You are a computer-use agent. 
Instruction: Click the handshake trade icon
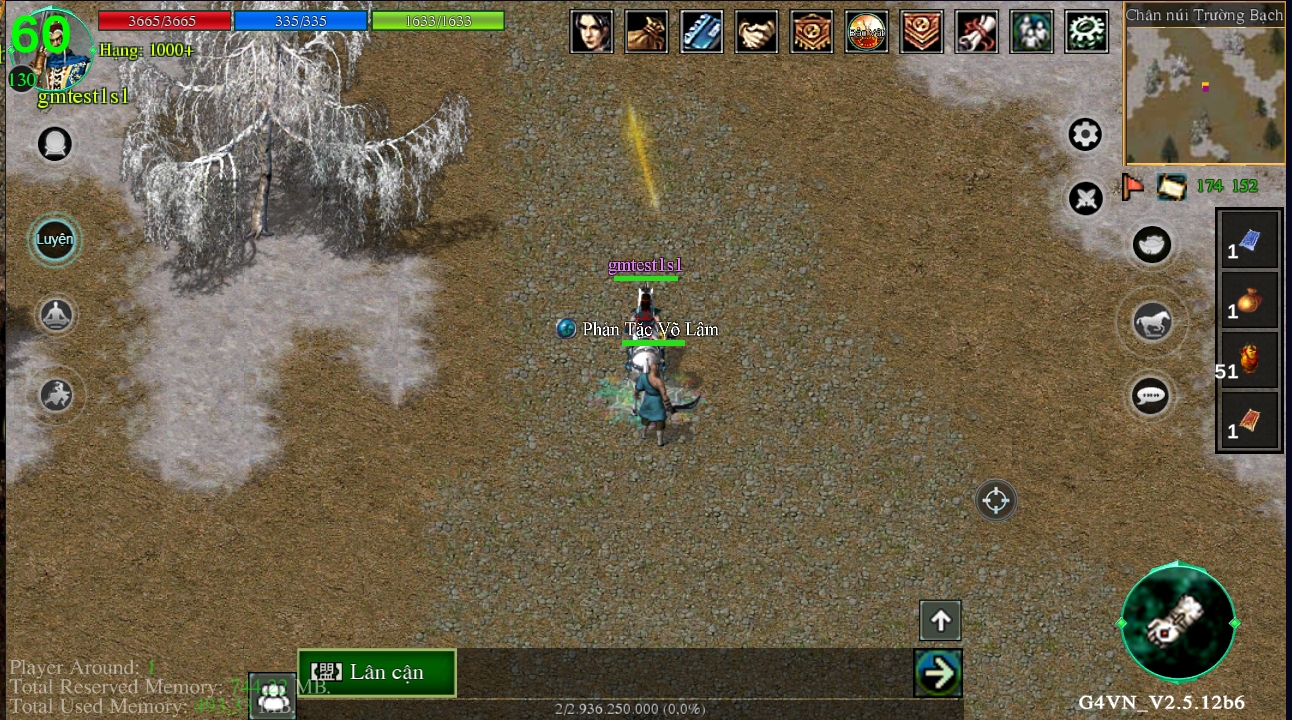(756, 31)
